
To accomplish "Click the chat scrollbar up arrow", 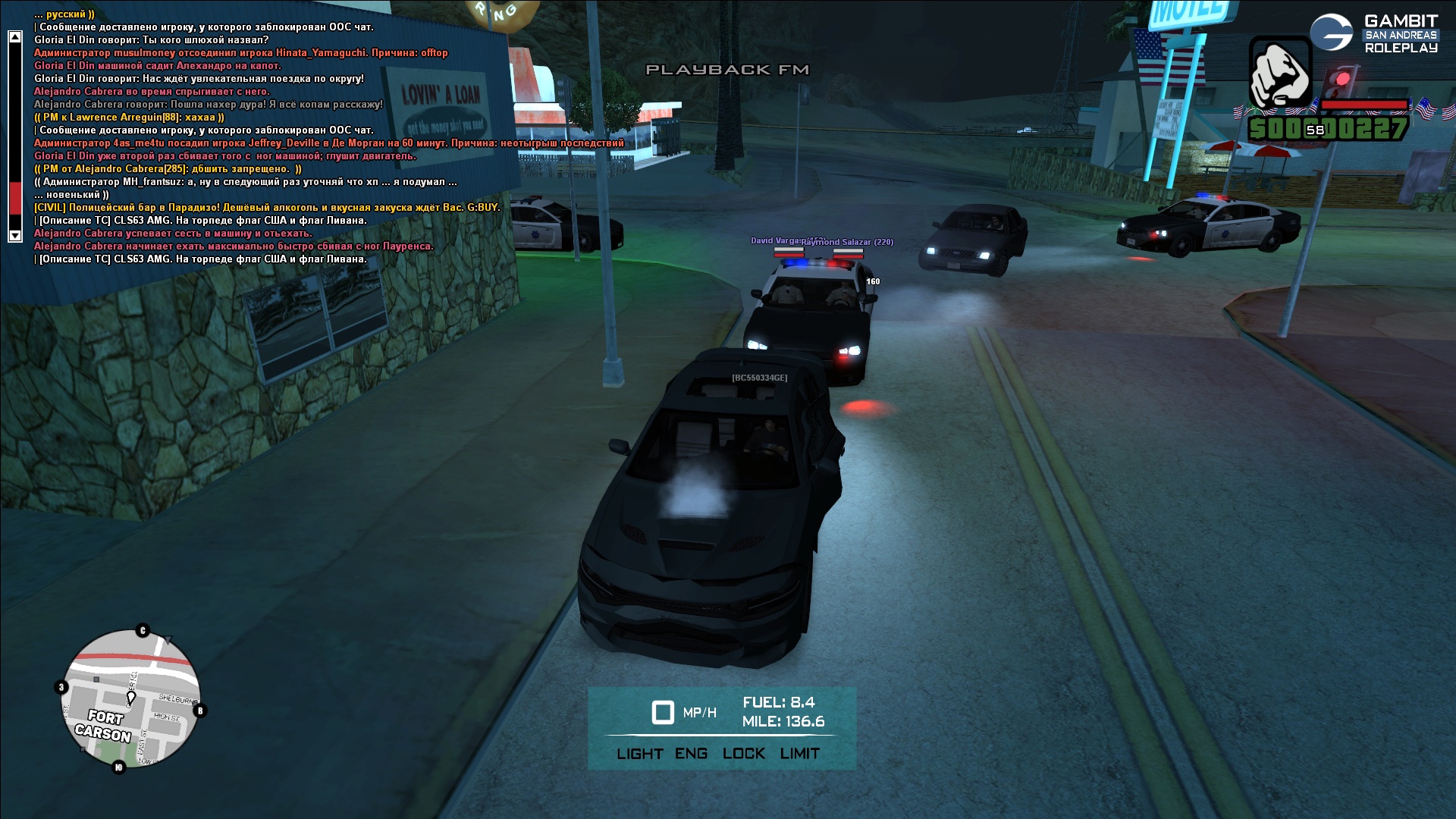I will click(14, 36).
